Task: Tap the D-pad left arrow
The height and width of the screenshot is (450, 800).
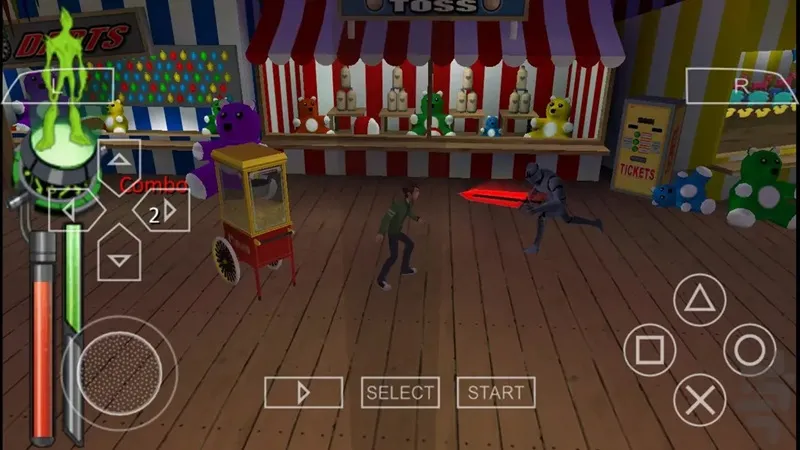Action: pos(70,211)
